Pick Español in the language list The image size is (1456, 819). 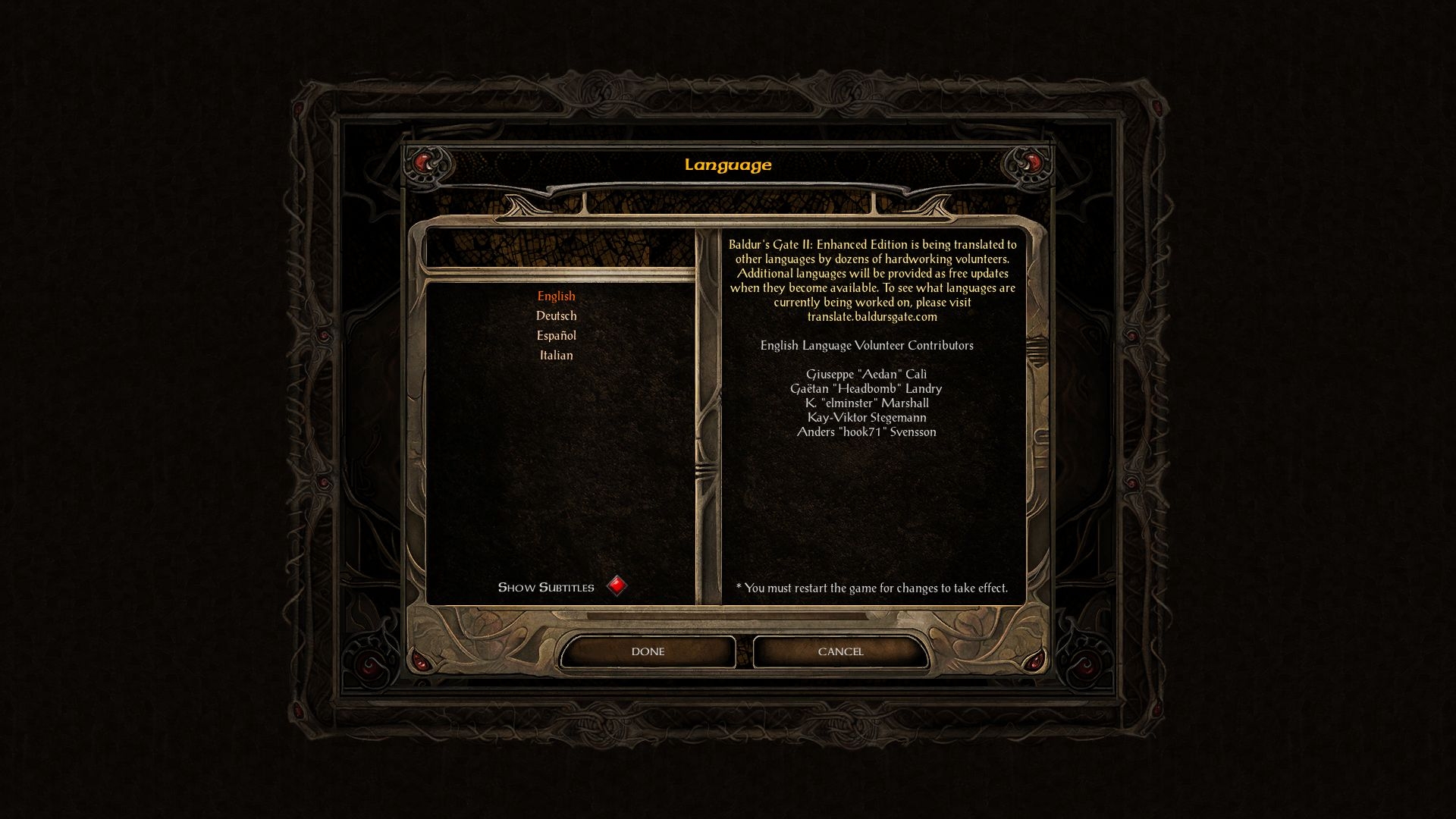[x=556, y=336]
